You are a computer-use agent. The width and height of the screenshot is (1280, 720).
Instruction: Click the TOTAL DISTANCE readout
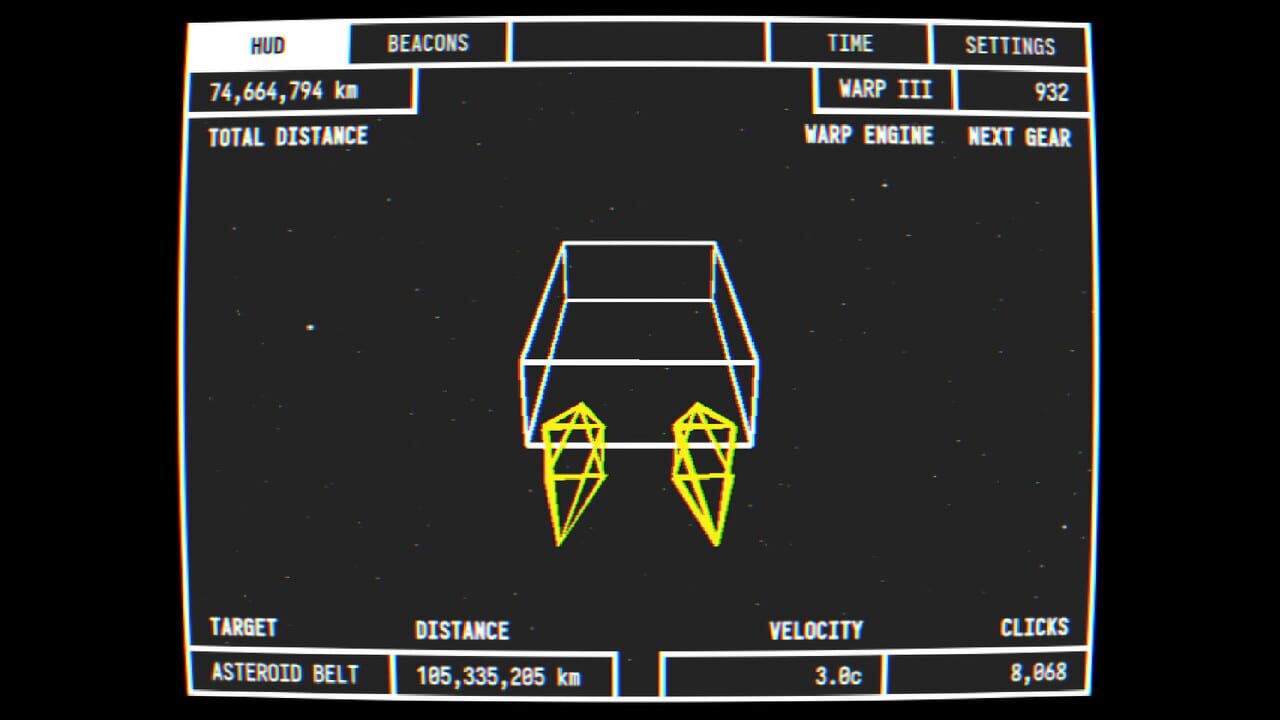point(298,91)
